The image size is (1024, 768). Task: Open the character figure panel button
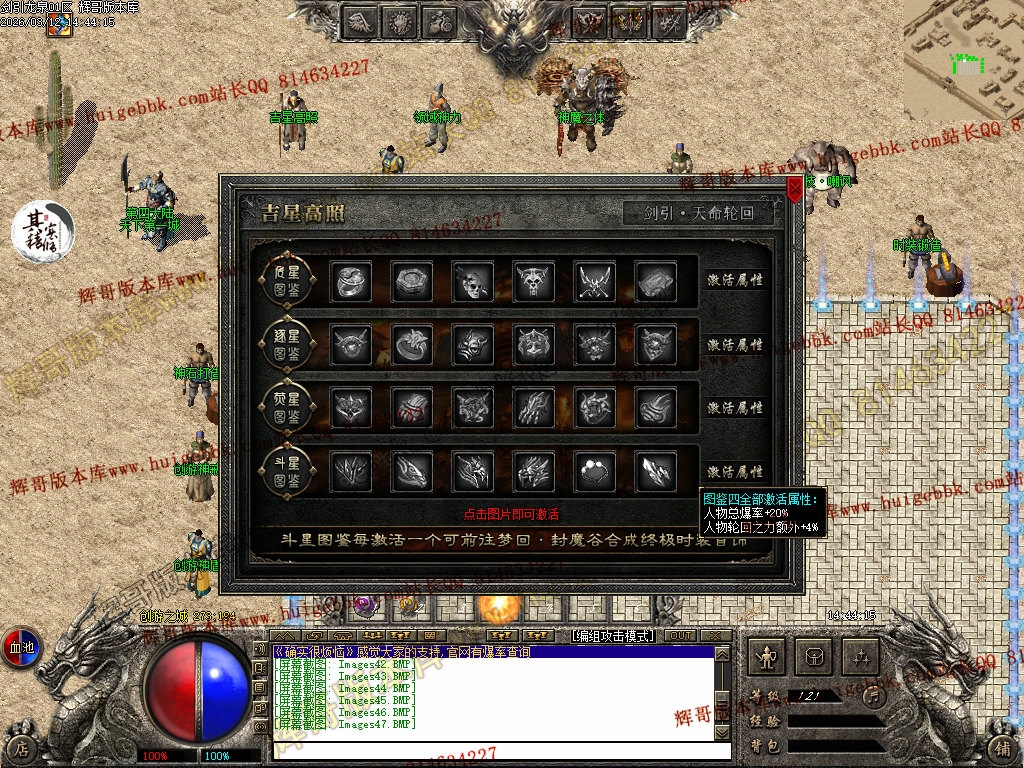(x=768, y=657)
